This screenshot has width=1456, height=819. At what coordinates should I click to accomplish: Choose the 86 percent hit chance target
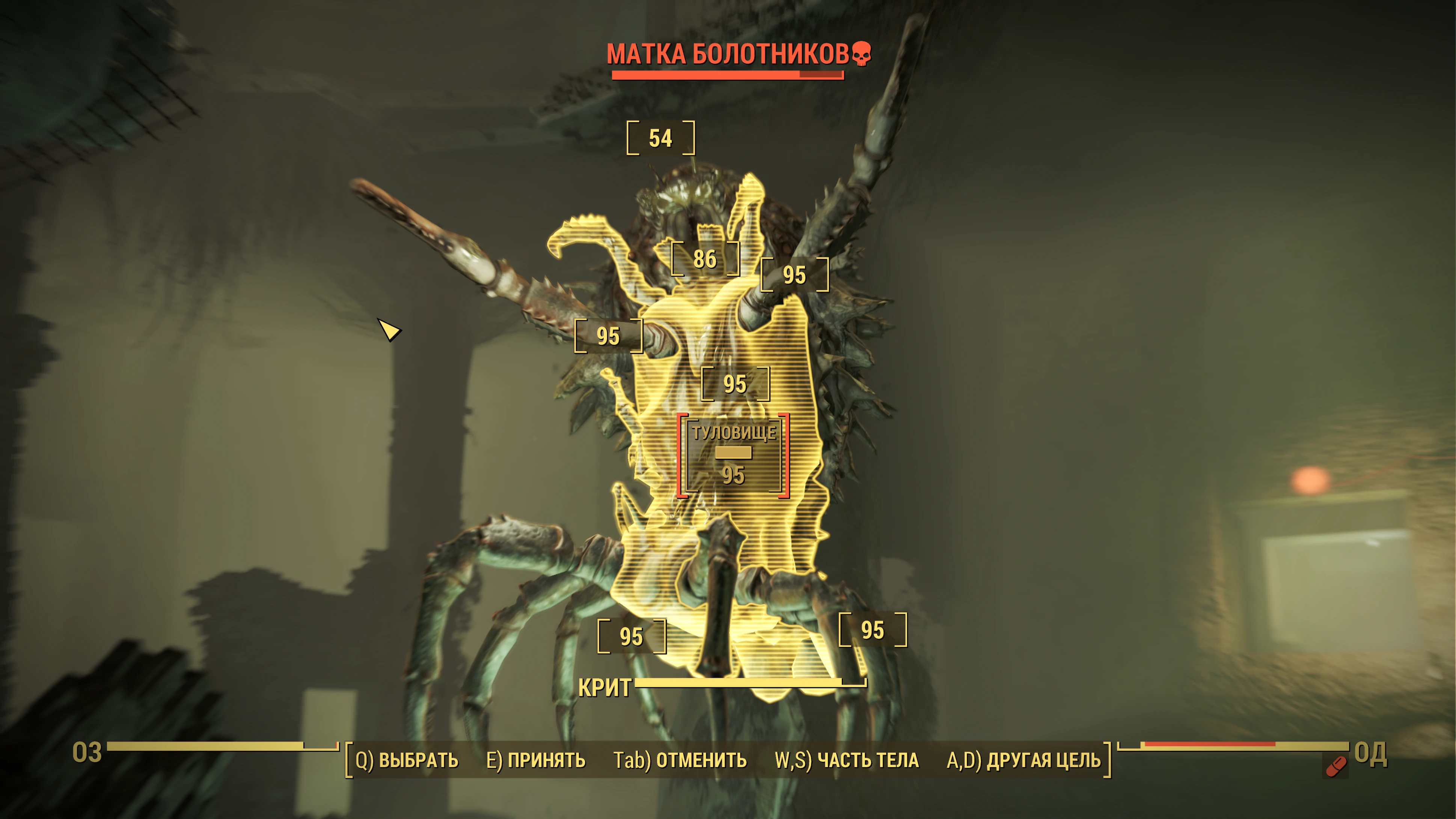[x=705, y=259]
